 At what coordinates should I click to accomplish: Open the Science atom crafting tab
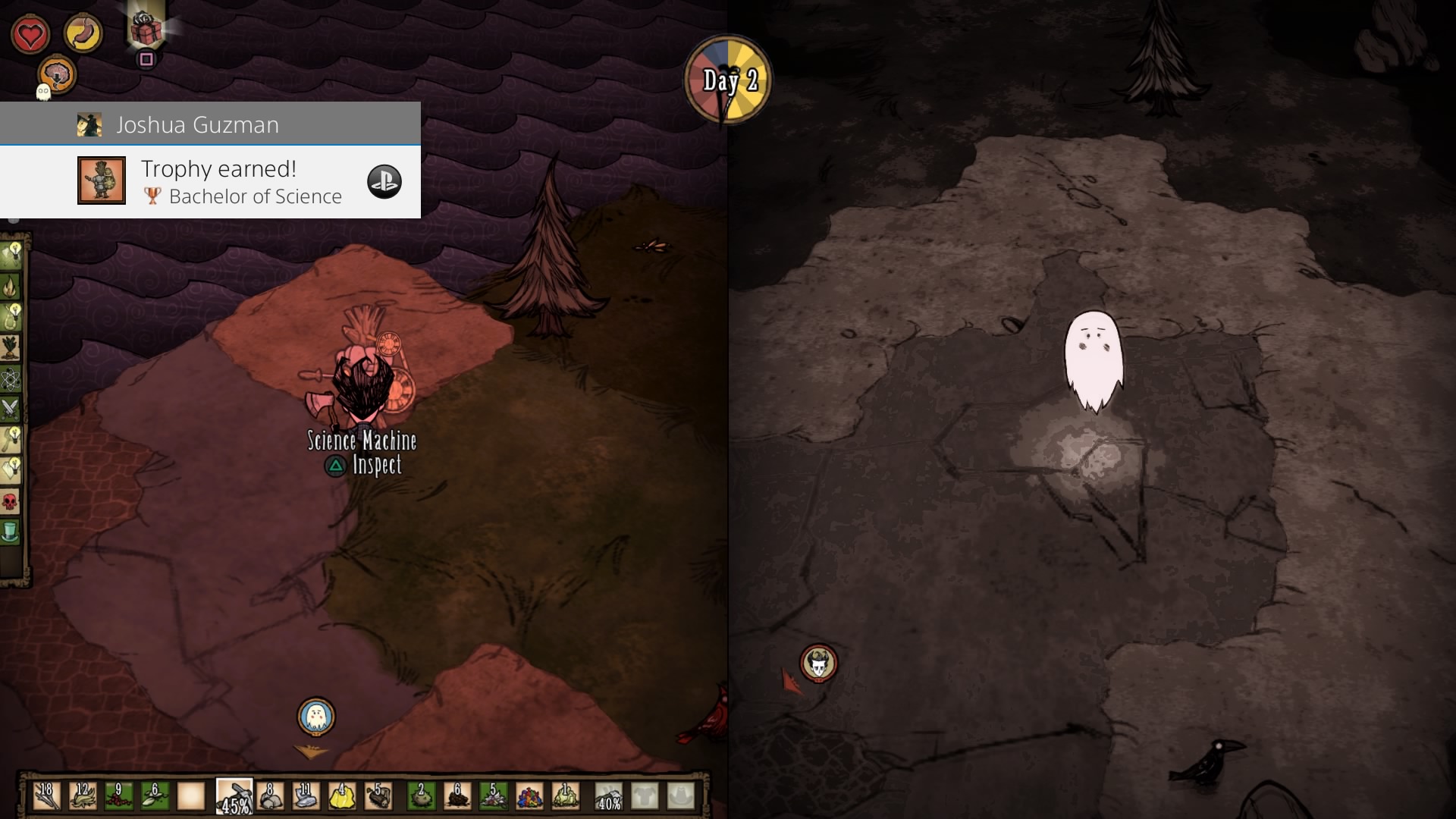point(11,378)
